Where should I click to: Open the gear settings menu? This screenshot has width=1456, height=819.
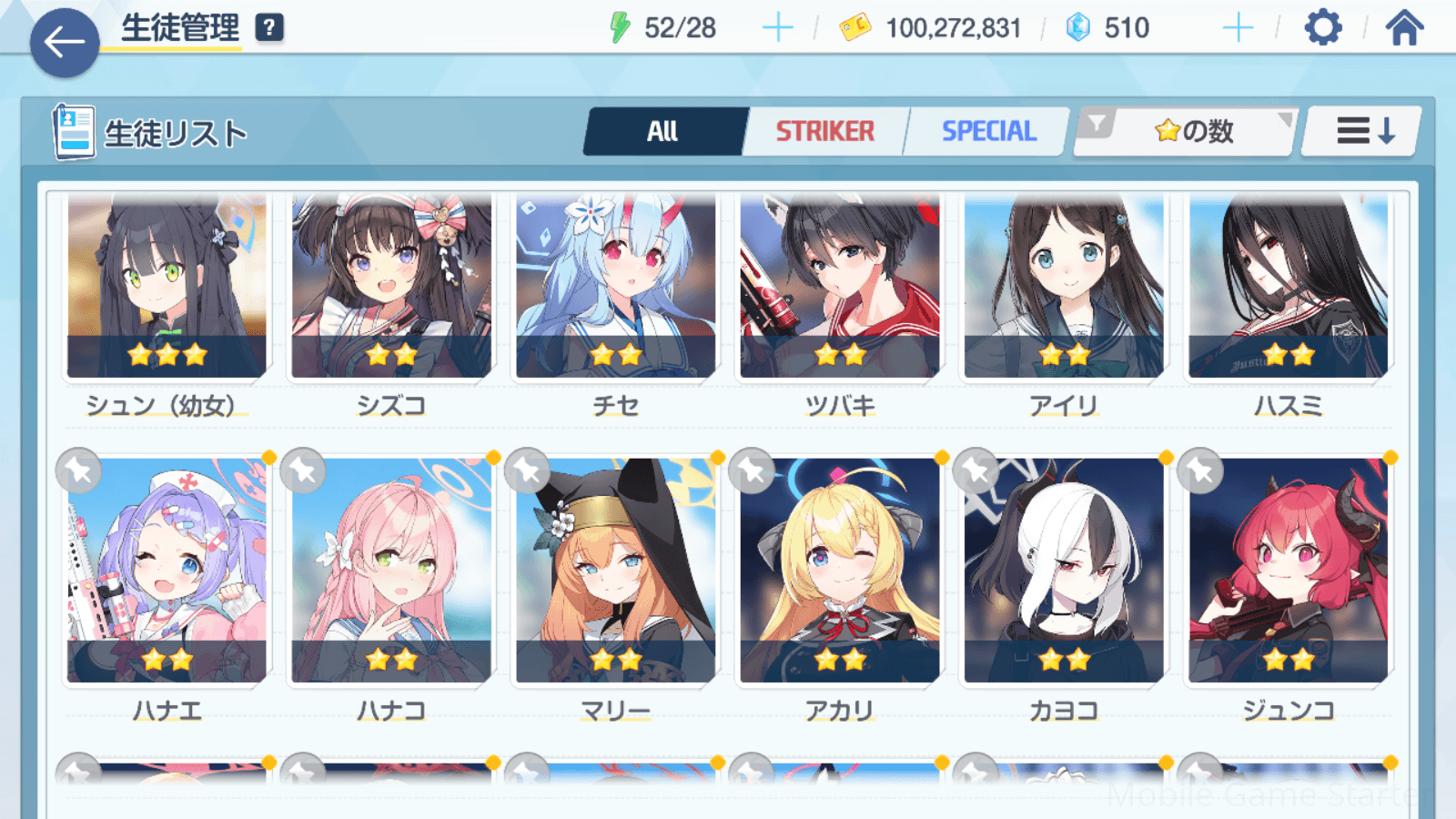click(x=1322, y=28)
